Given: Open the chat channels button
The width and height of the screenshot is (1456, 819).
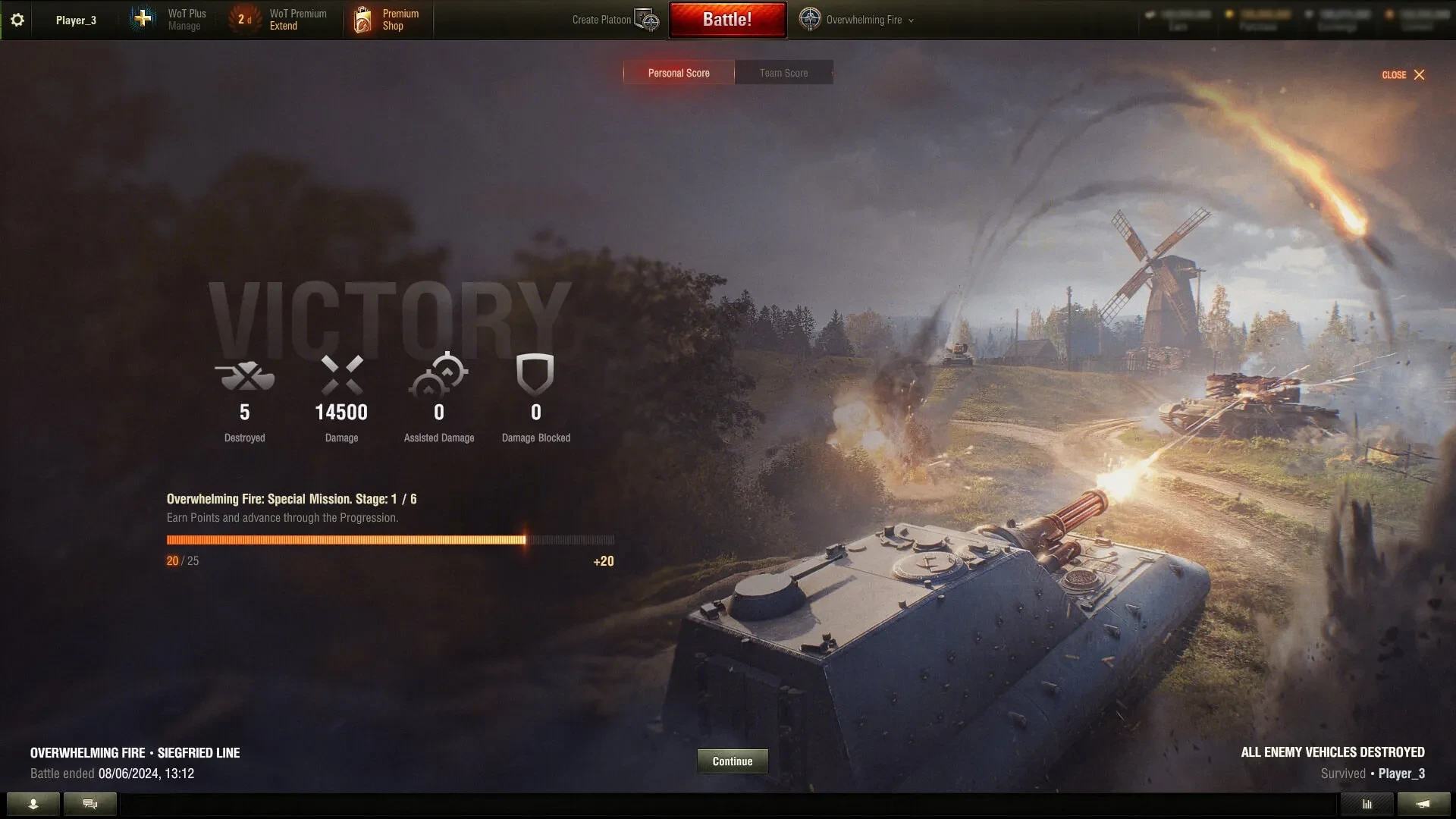Looking at the screenshot, I should [x=90, y=804].
